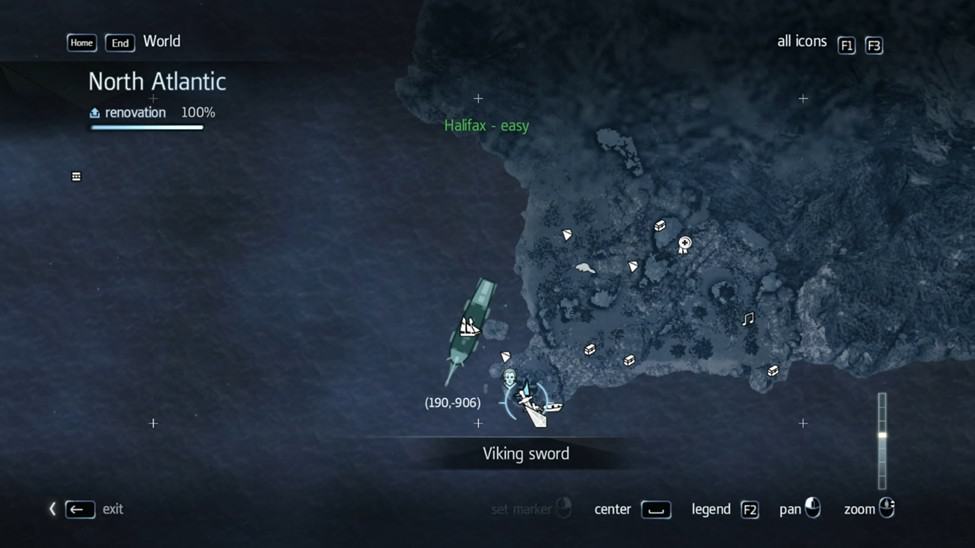Select the white cloud-shaped map marker
This screenshot has height=548, width=975.
[586, 268]
